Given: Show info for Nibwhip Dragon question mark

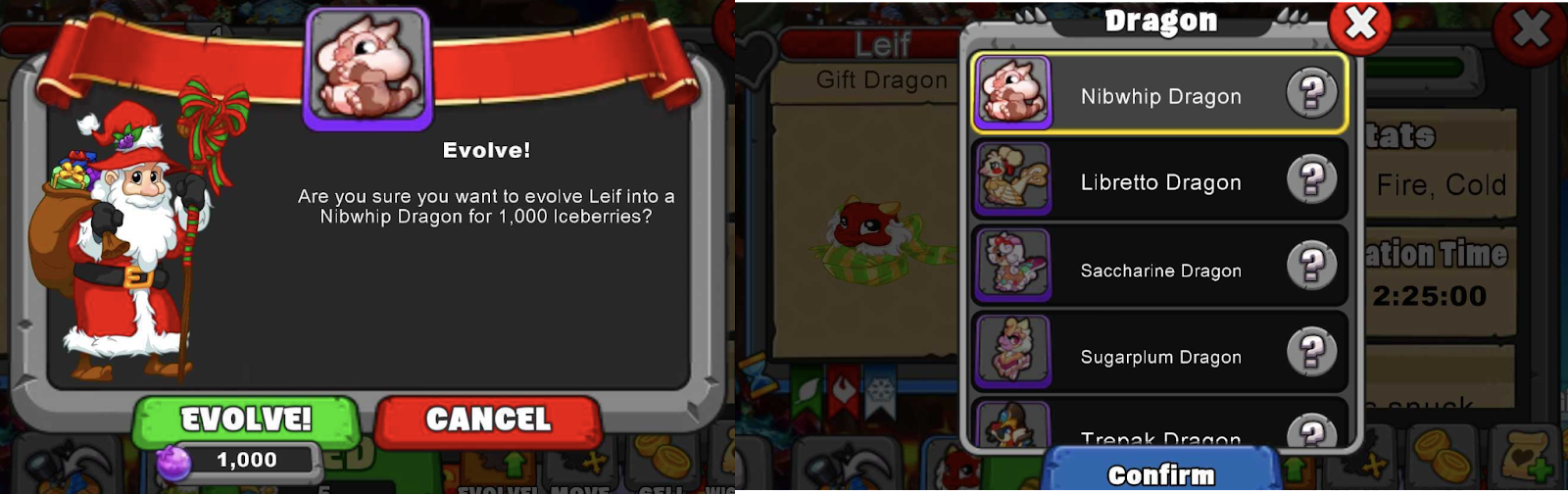Looking at the screenshot, I should click(1311, 94).
